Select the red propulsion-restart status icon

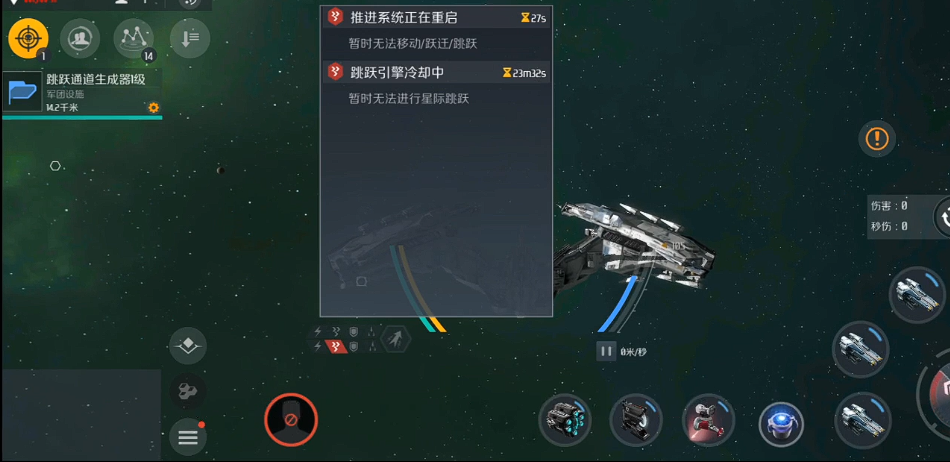(x=337, y=346)
